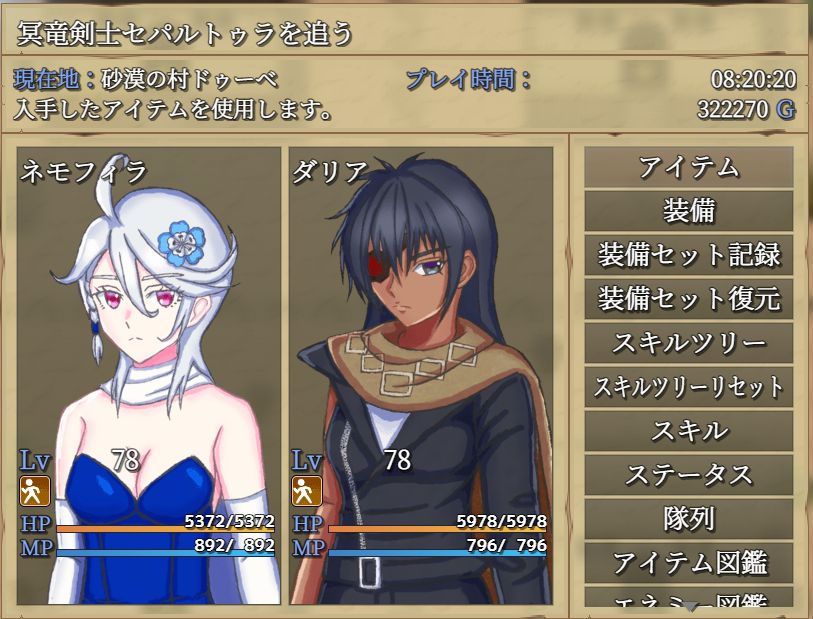Open the アイテム図鑑 encyclopedia
Image resolution: width=813 pixels, height=619 pixels.
(x=688, y=562)
